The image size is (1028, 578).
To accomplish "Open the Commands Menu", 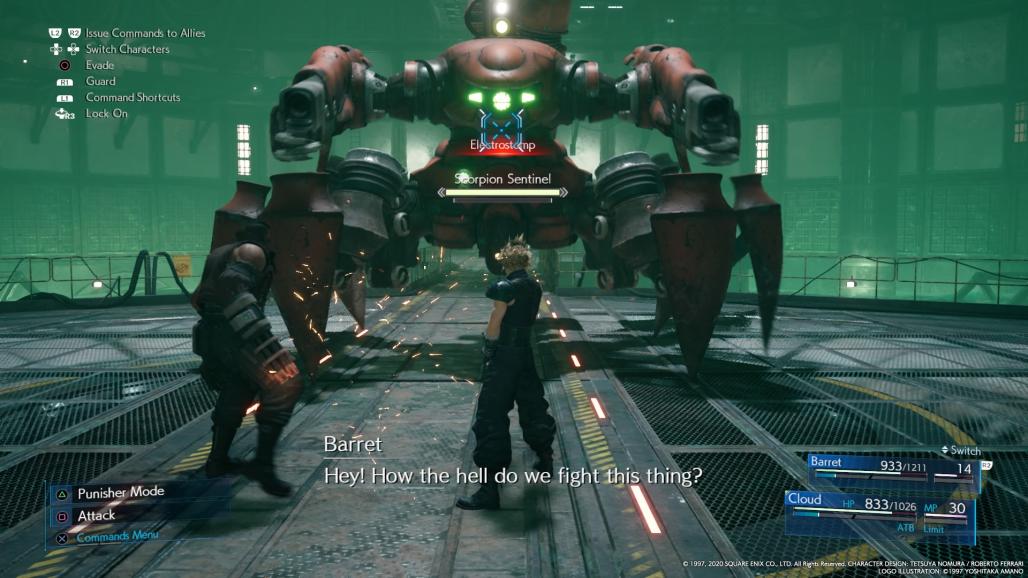I will 117,537.
